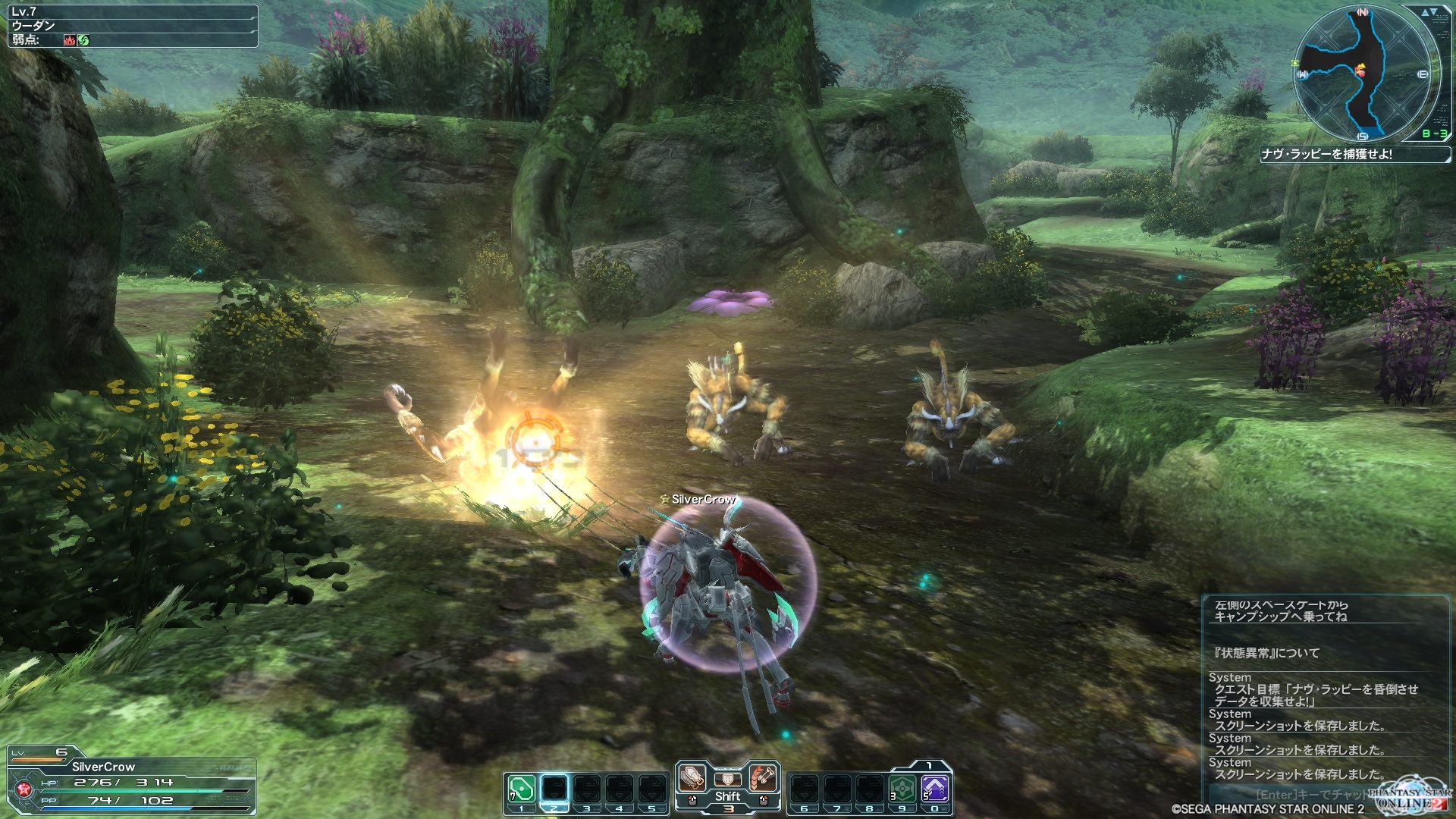
Task: Click the center shield icon in weapon palette
Action: (727, 779)
